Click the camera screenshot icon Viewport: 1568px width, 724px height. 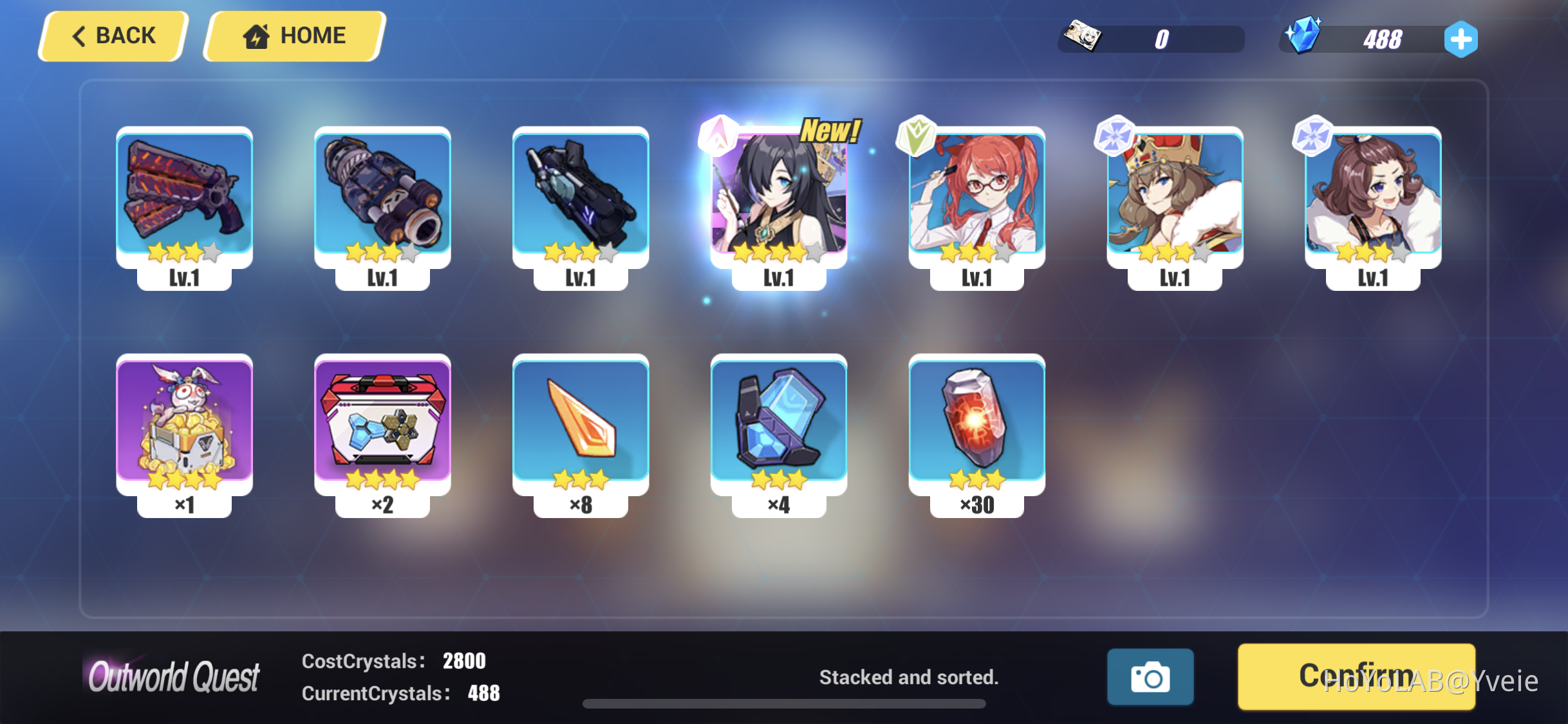click(x=1150, y=678)
